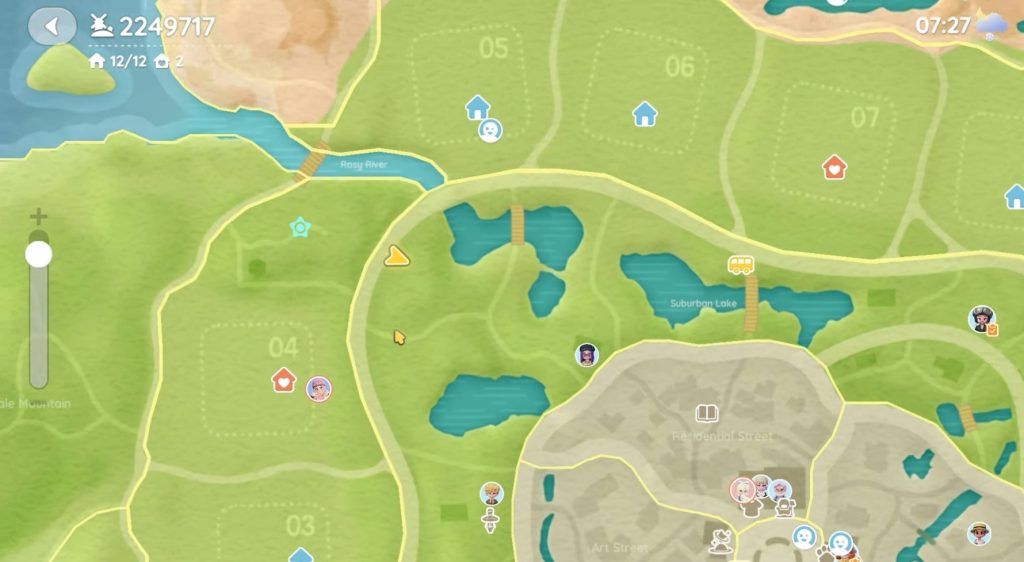Select the yellow bus stop marker

coord(740,264)
